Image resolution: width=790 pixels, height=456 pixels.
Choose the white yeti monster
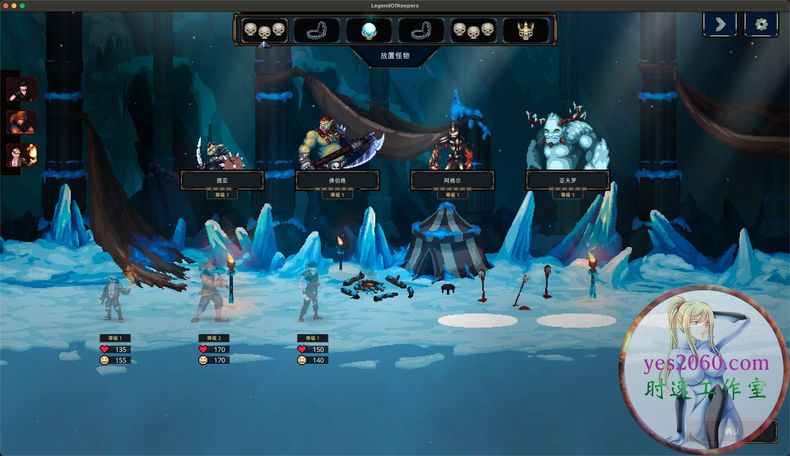click(566, 142)
